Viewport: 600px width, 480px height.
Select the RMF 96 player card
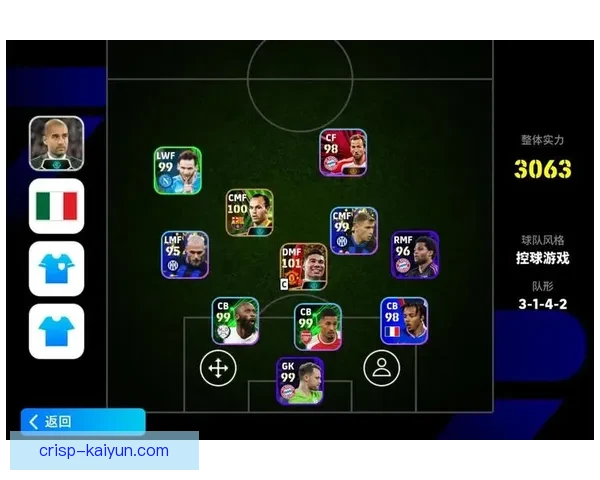click(414, 255)
